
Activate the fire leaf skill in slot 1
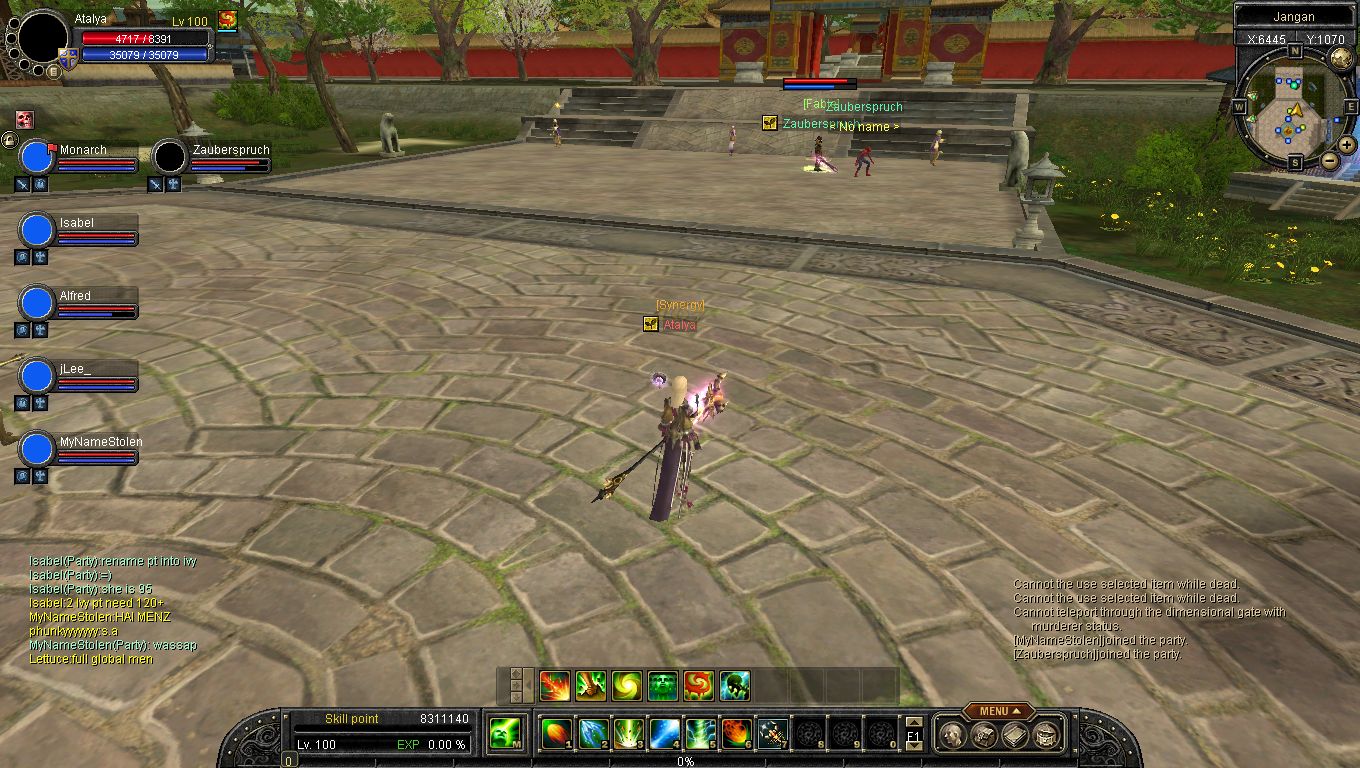point(556,734)
